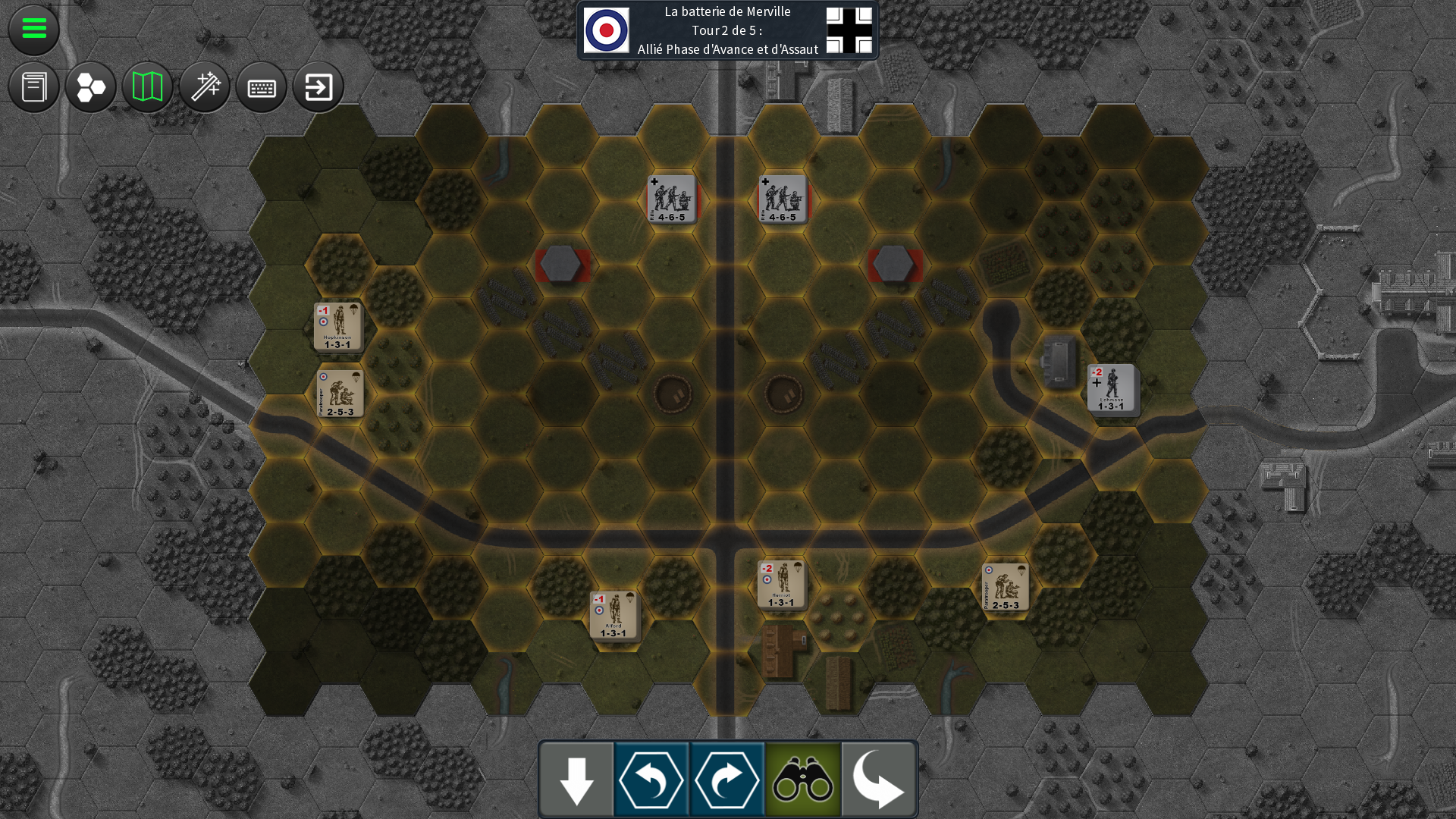Viewport: 1456px width, 819px height.
Task: Click the down arrow toolbar button
Action: (576, 780)
